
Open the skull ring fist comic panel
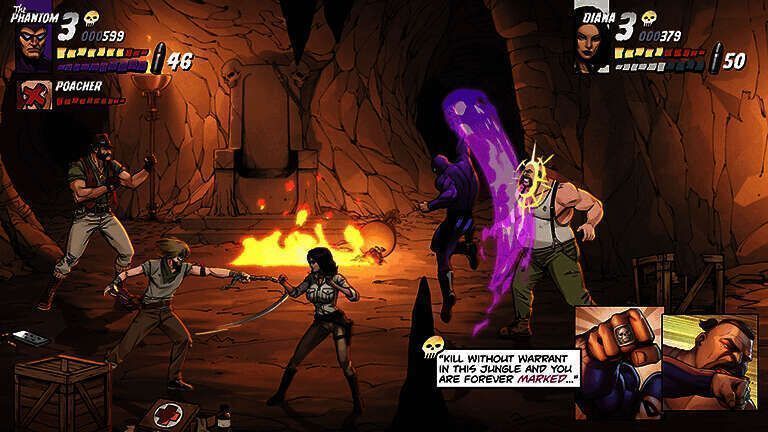(617, 361)
